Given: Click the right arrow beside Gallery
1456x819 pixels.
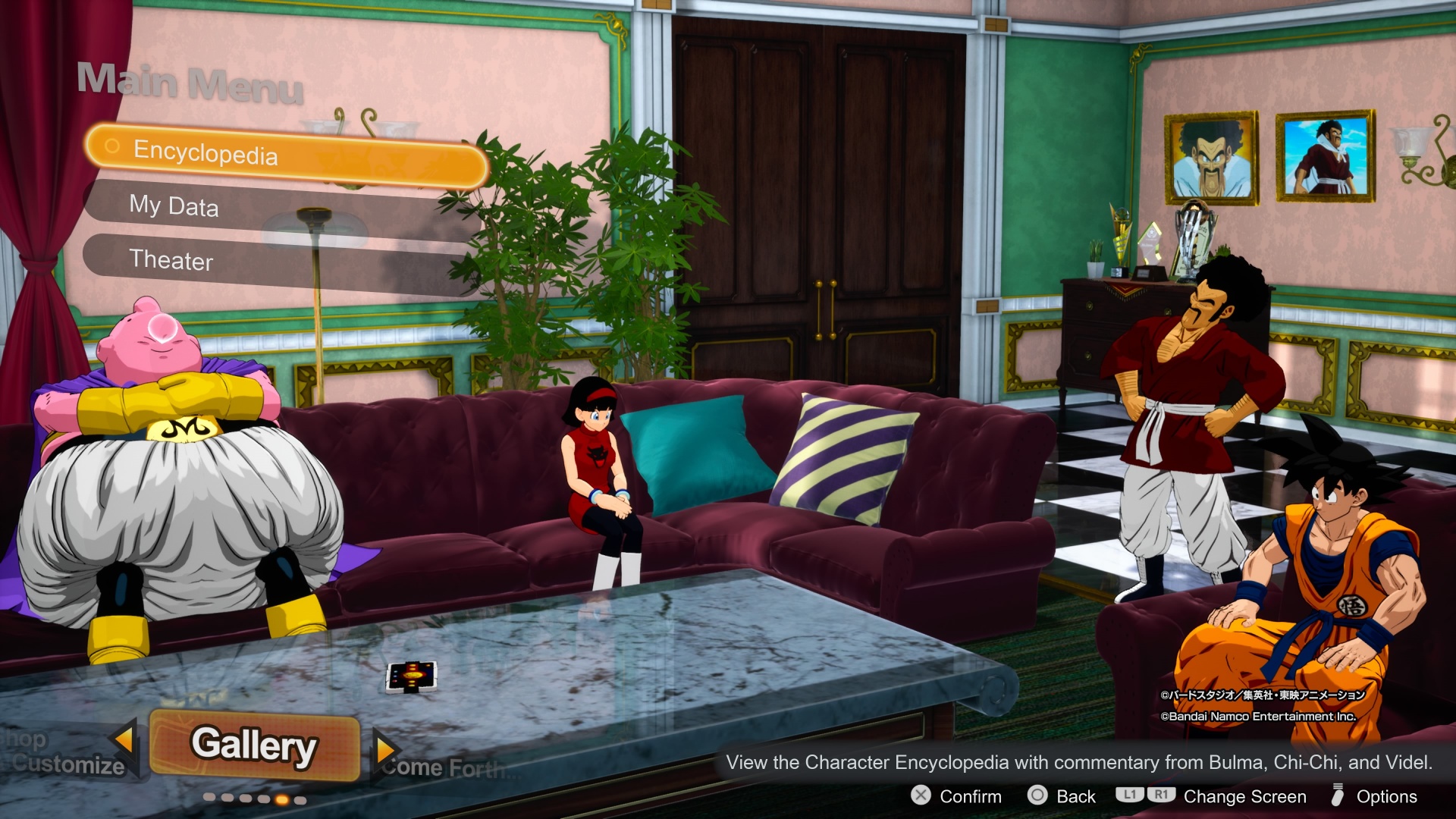Looking at the screenshot, I should pyautogui.click(x=385, y=750).
